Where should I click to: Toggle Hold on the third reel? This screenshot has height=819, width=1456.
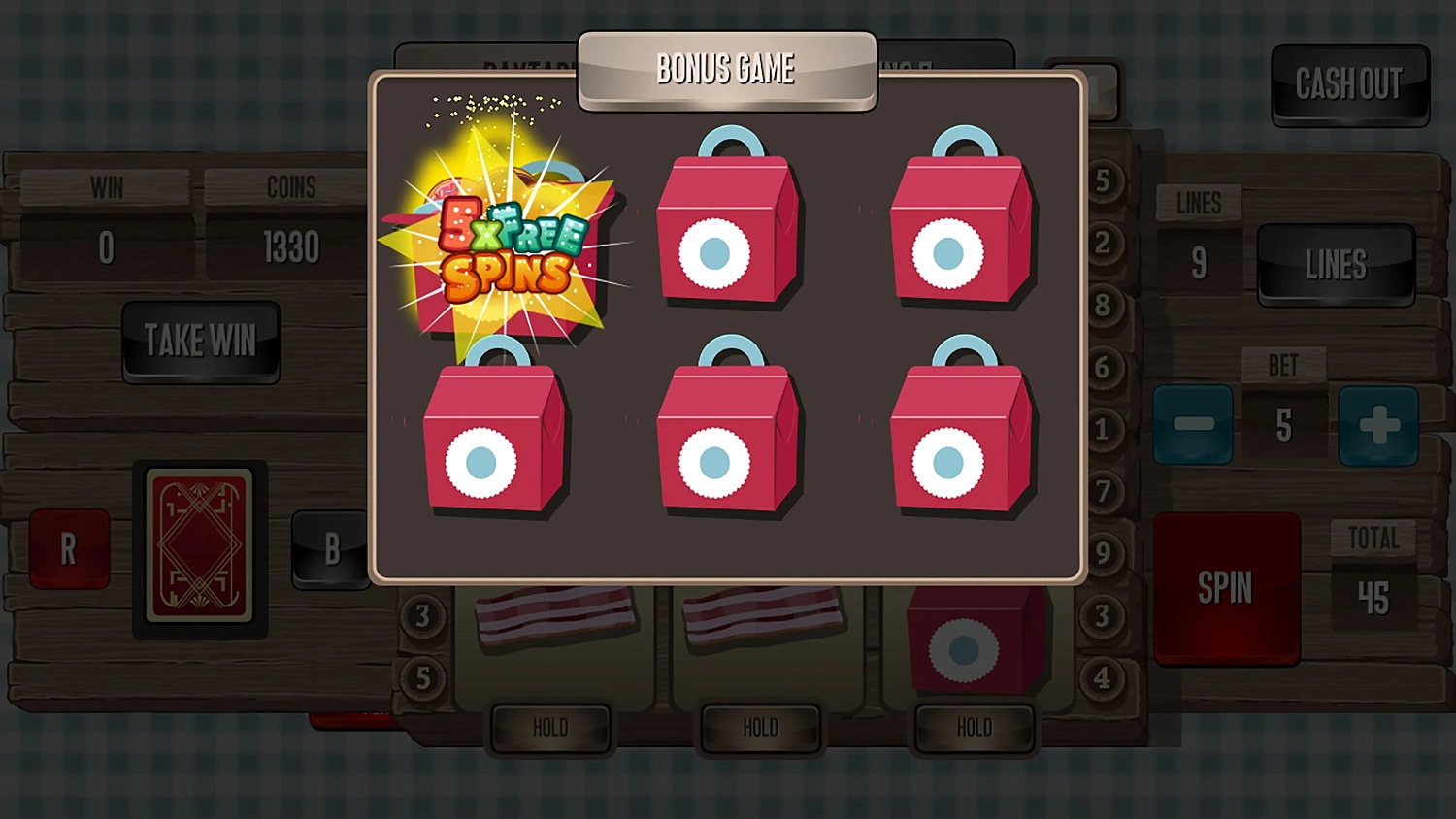click(x=973, y=727)
